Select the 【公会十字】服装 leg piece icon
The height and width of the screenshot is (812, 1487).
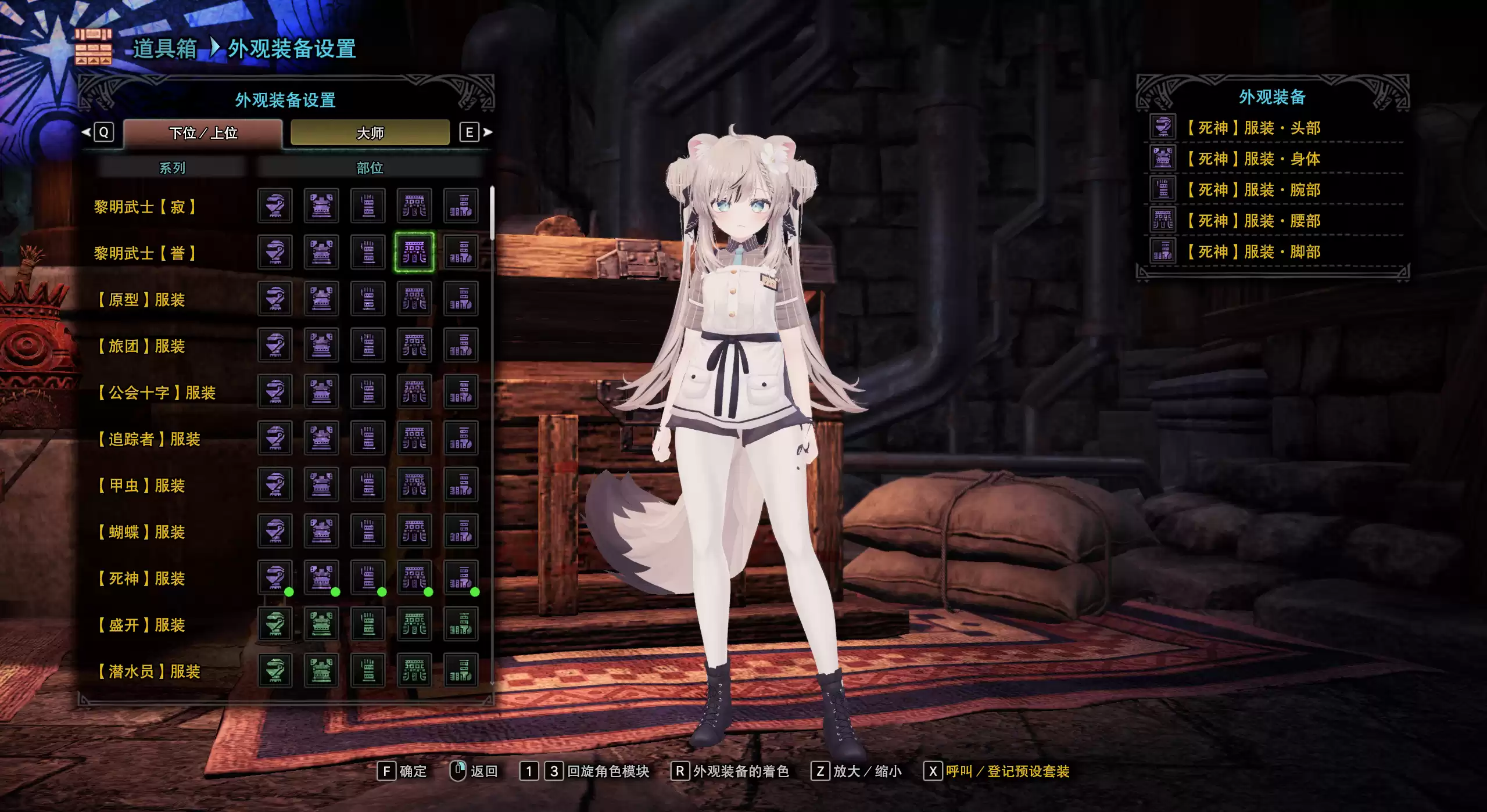point(461,391)
